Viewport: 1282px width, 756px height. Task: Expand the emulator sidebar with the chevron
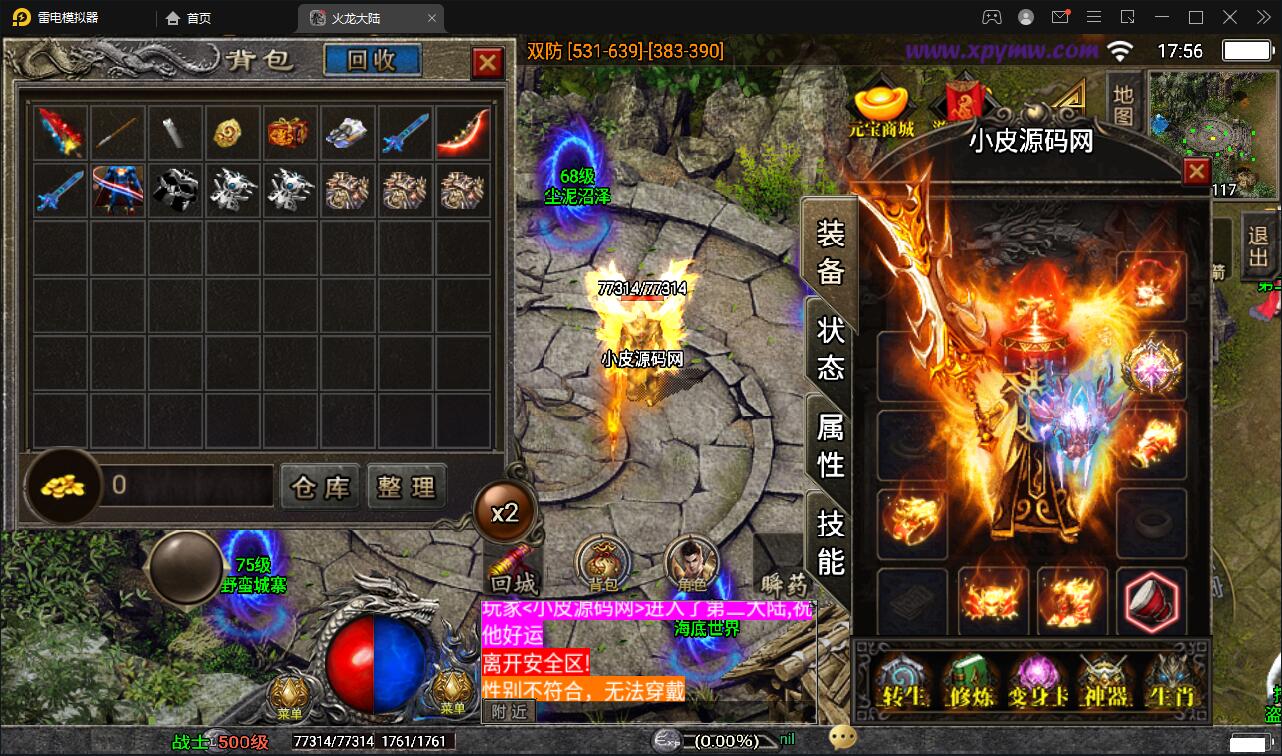coord(1262,17)
